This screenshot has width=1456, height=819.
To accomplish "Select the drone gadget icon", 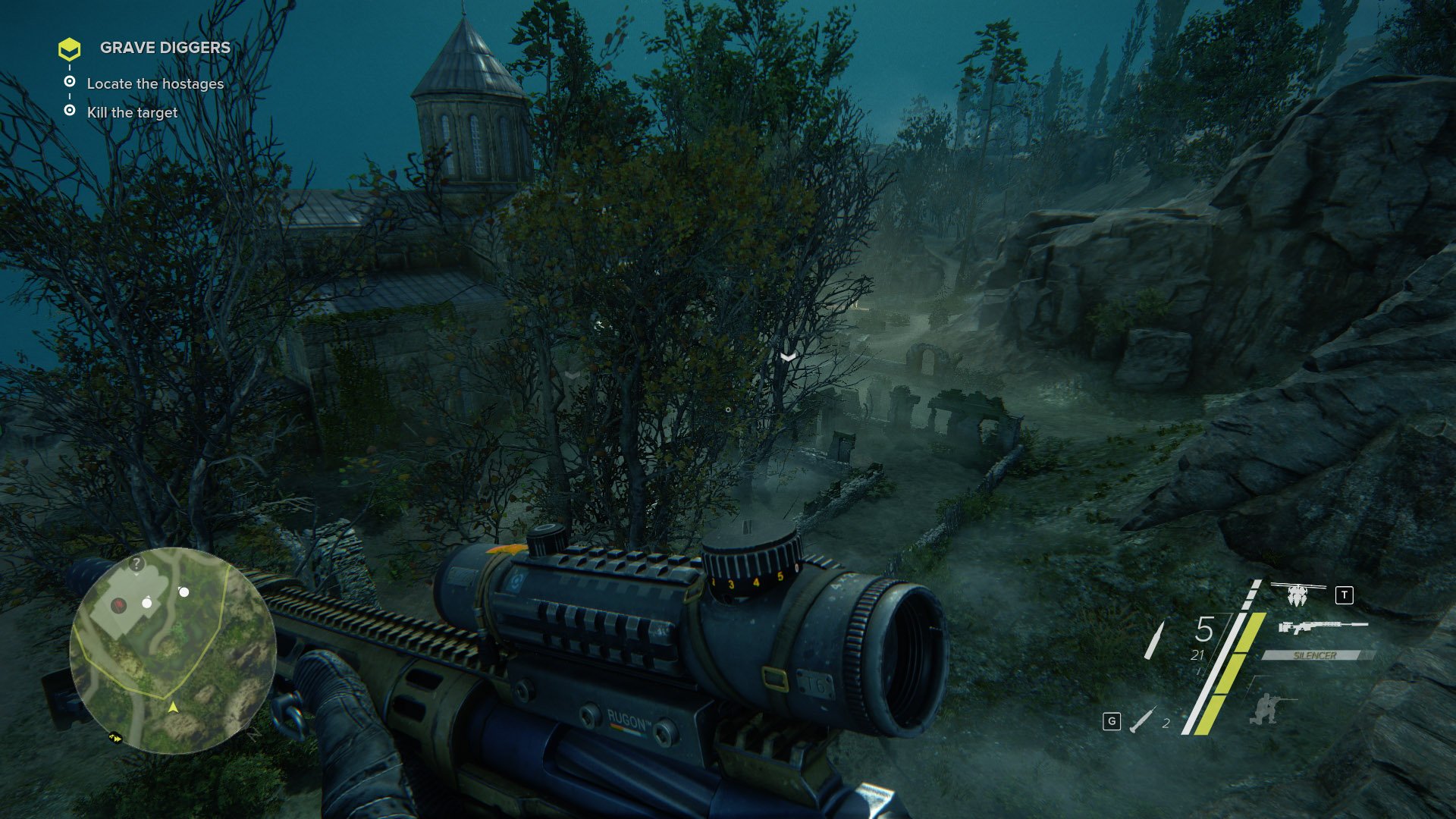I will click(1298, 592).
